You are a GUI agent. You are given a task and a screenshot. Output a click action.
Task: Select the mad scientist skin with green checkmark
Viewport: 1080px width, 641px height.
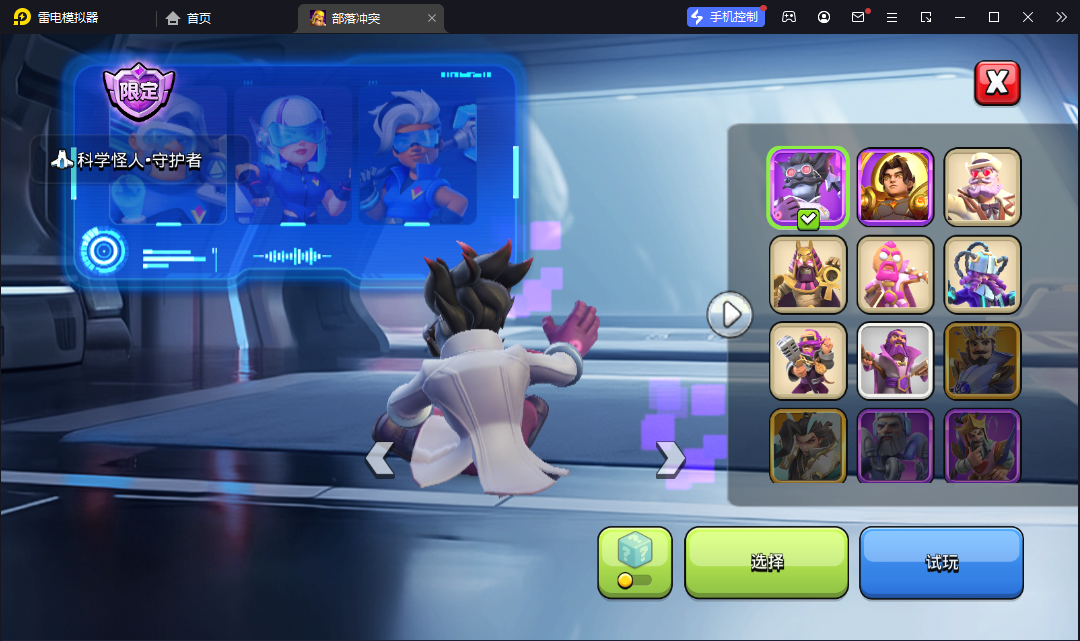pos(808,187)
